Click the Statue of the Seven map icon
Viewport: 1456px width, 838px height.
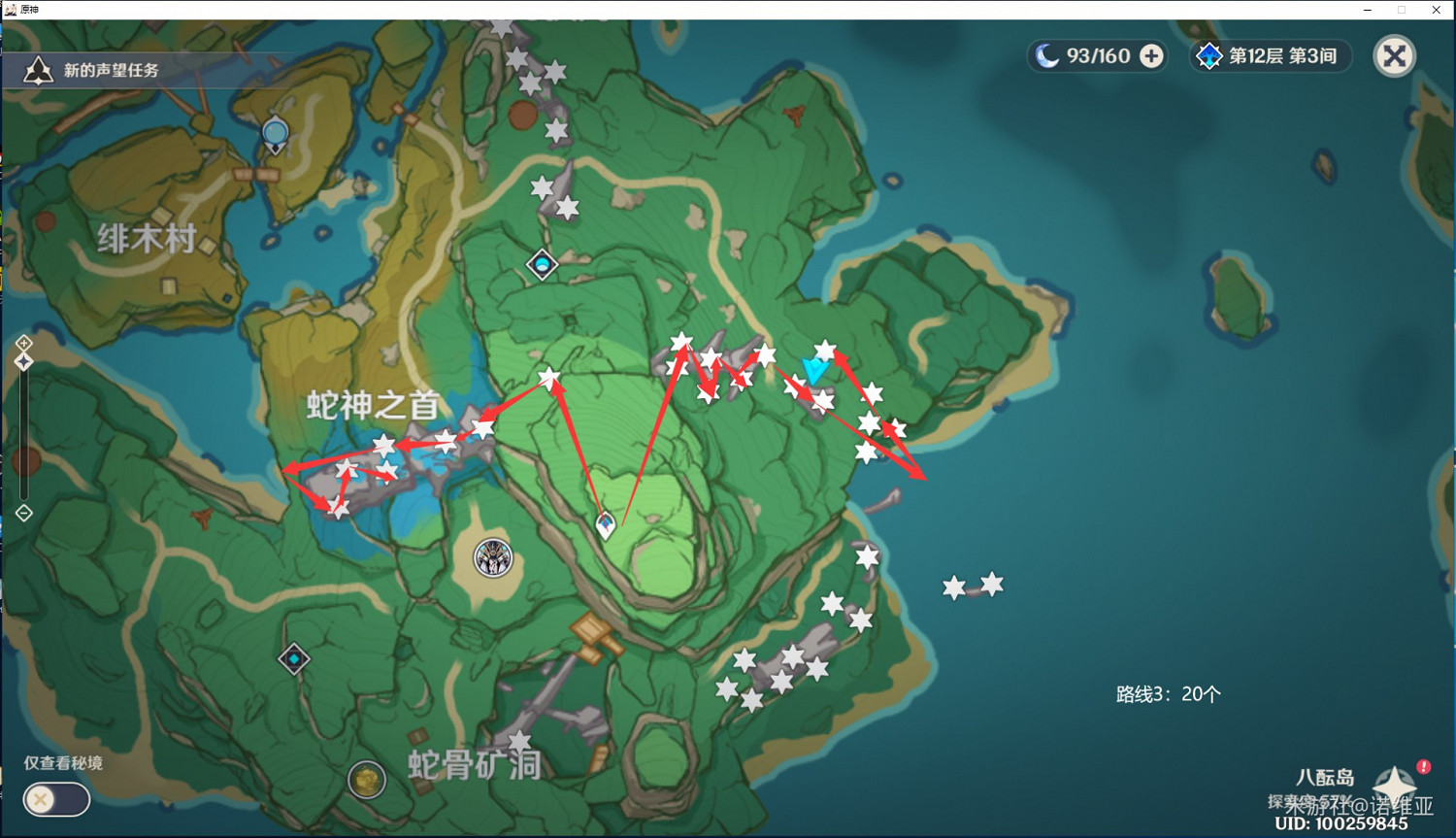pos(491,559)
